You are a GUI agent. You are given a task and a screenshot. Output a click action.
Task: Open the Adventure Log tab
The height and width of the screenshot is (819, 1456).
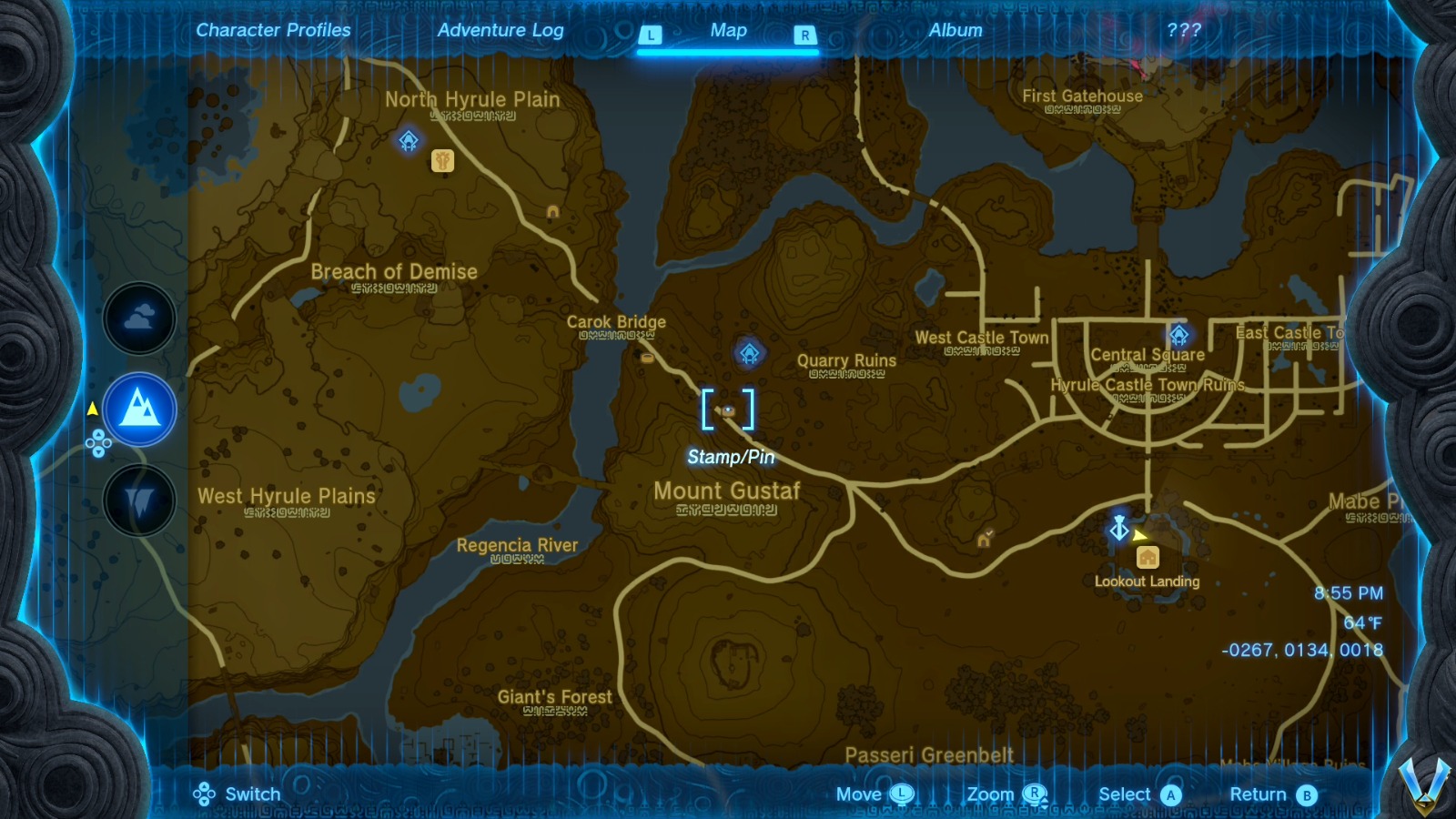501,29
